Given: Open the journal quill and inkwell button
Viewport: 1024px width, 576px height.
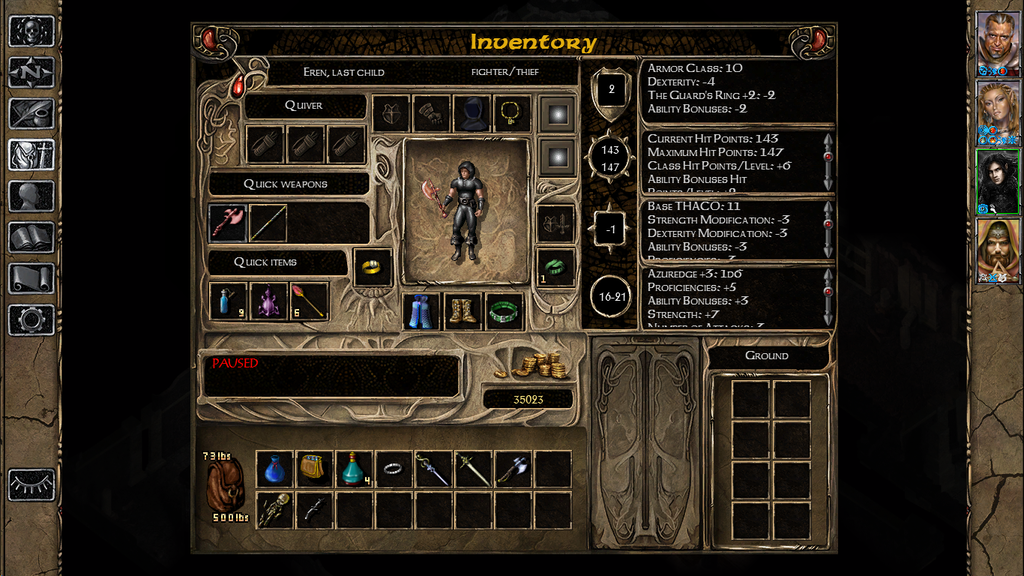Looking at the screenshot, I should pyautogui.click(x=31, y=113).
